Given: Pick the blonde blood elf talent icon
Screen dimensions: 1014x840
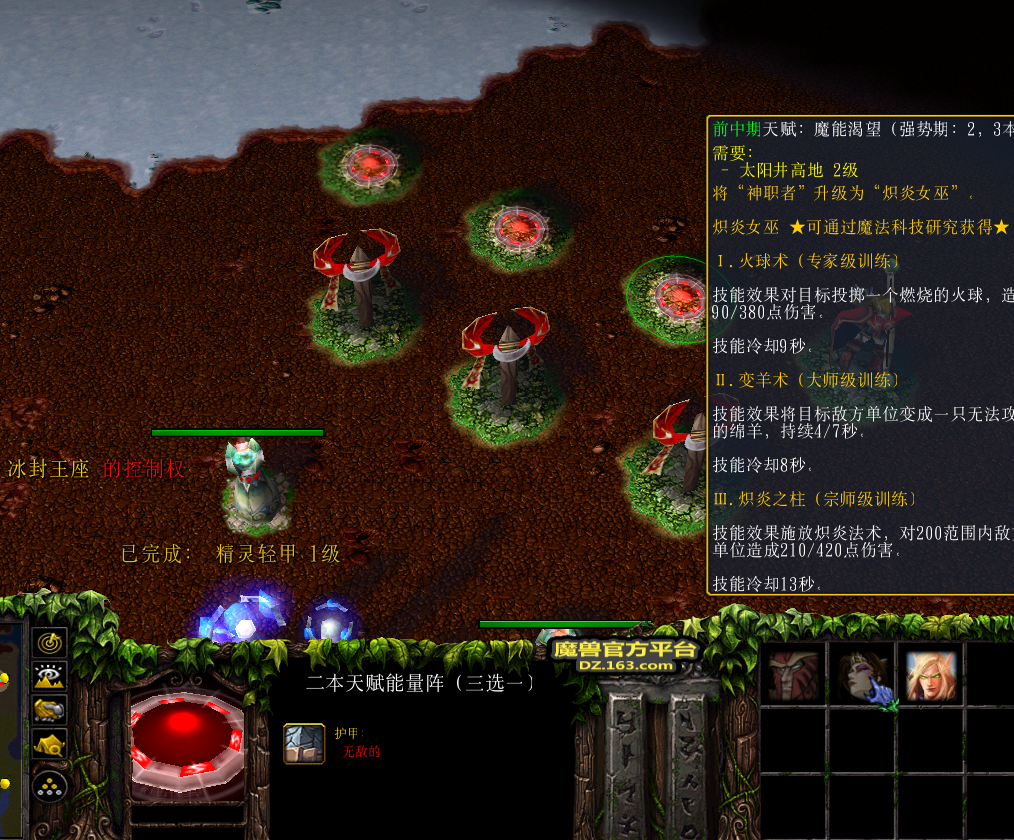Looking at the screenshot, I should point(931,675).
